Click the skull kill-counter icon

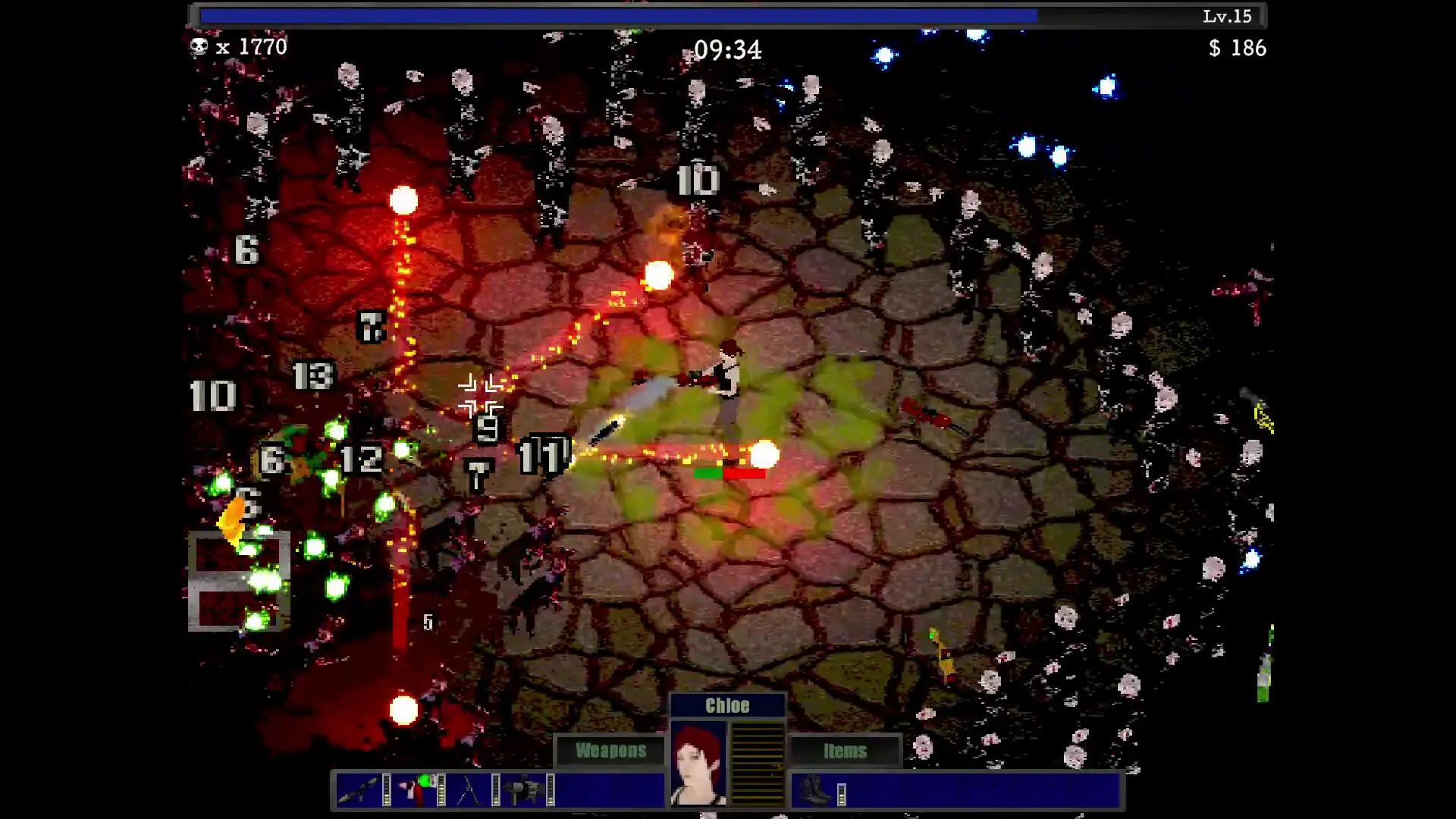click(199, 48)
